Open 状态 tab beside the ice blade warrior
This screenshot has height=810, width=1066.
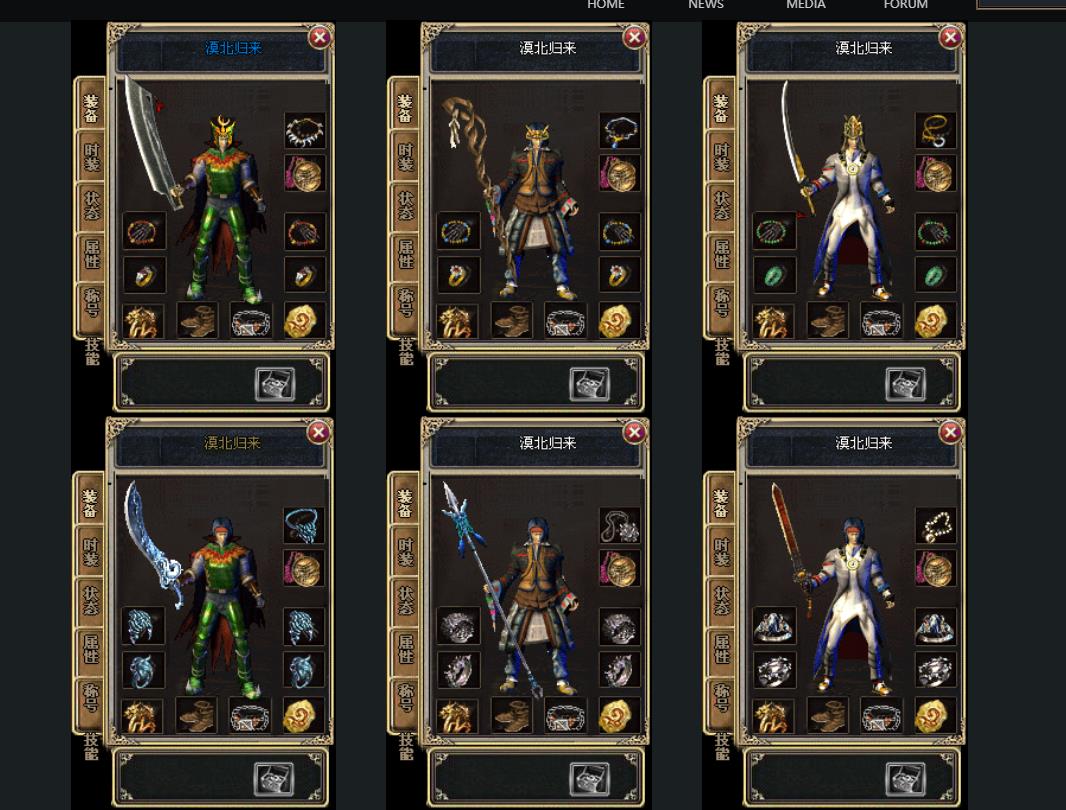91,598
